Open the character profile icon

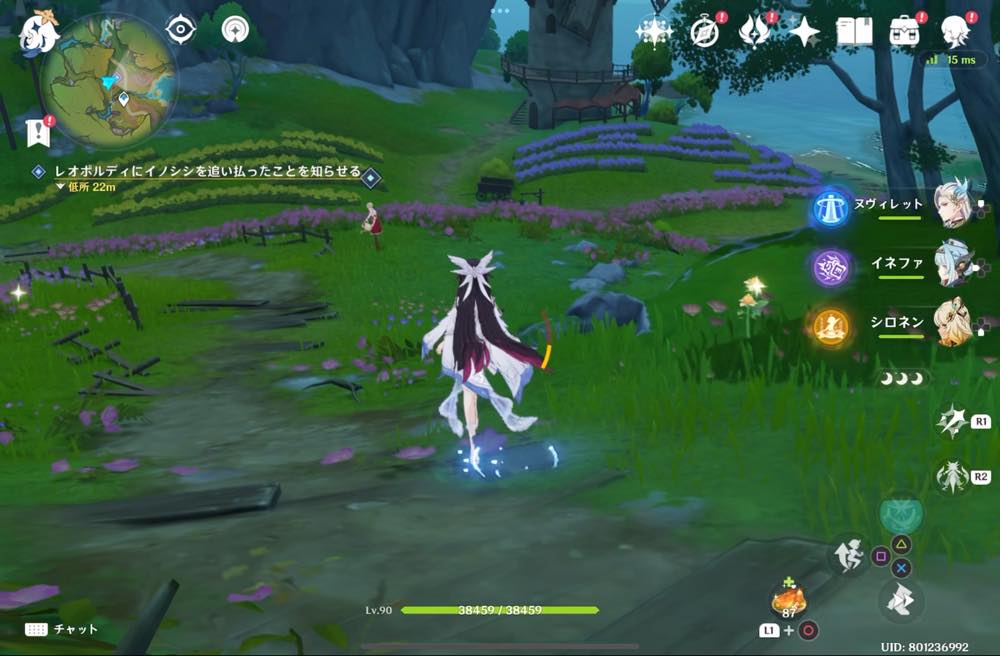[956, 32]
